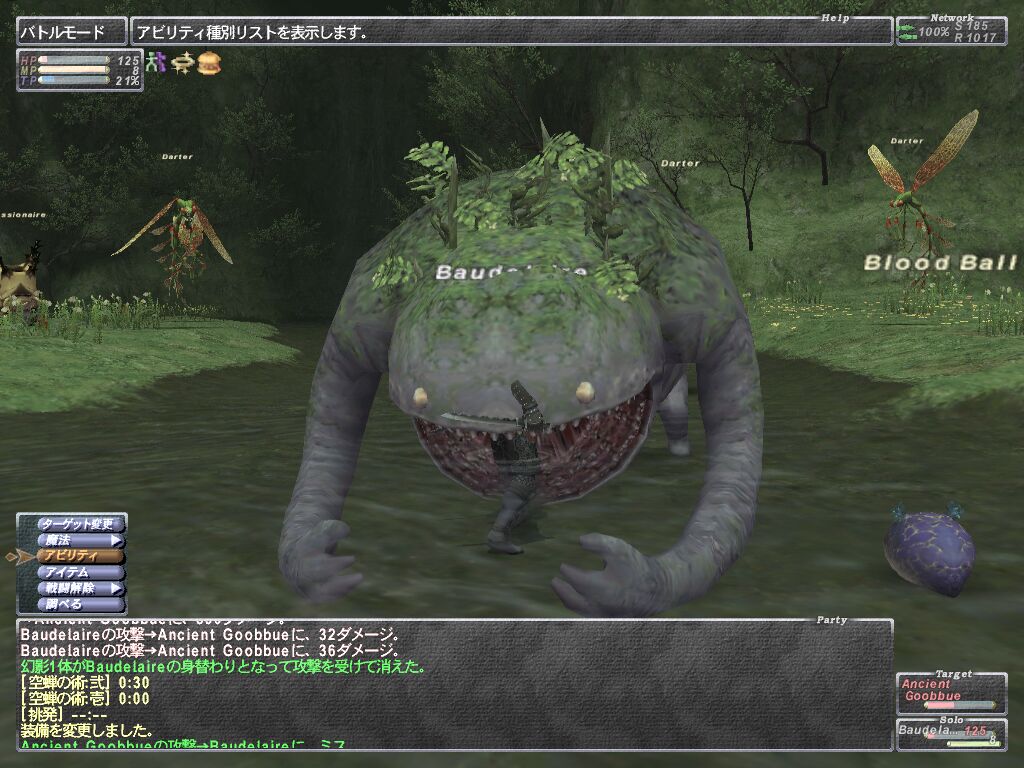
Task: Click the golden ring status effect icon
Action: click(x=182, y=63)
